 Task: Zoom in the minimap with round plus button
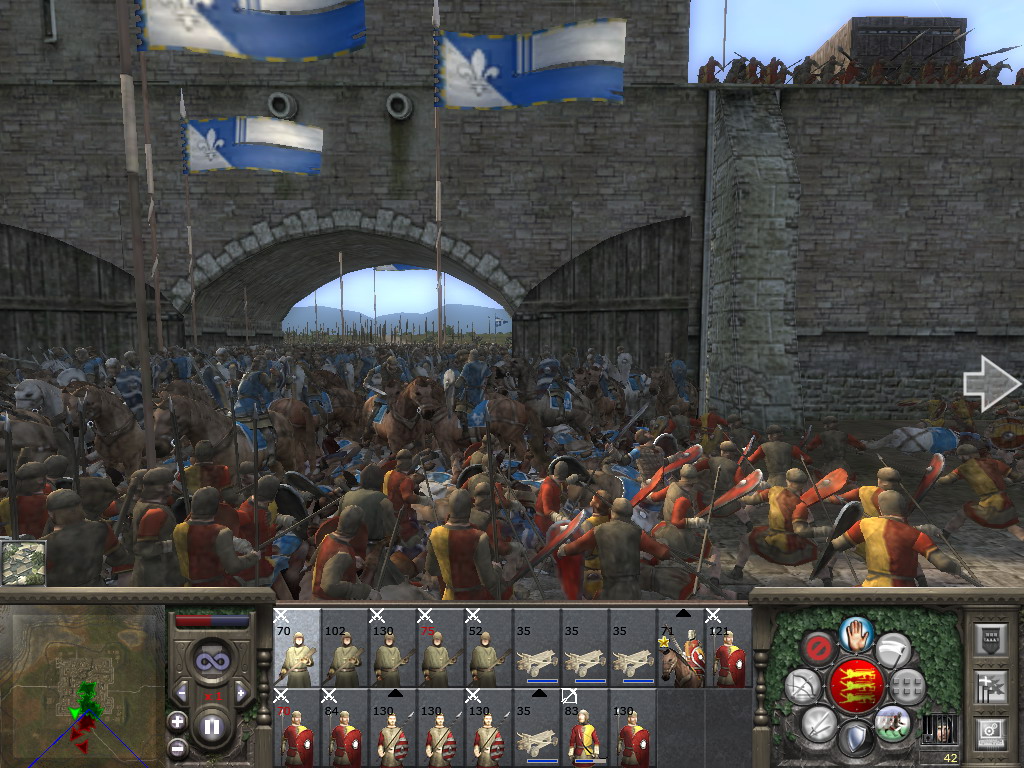click(x=178, y=721)
